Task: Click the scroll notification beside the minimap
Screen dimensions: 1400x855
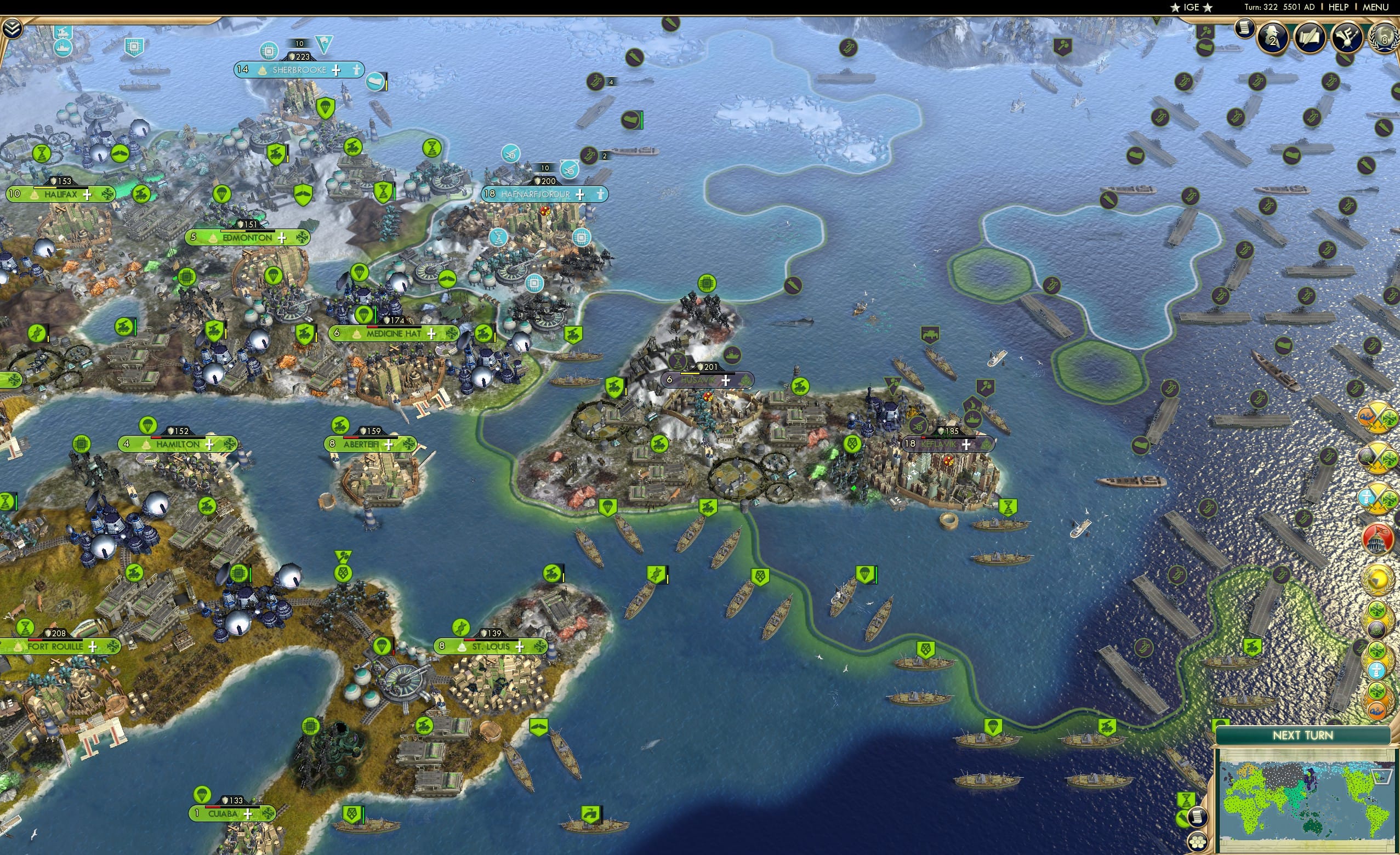Action: 1198,817
